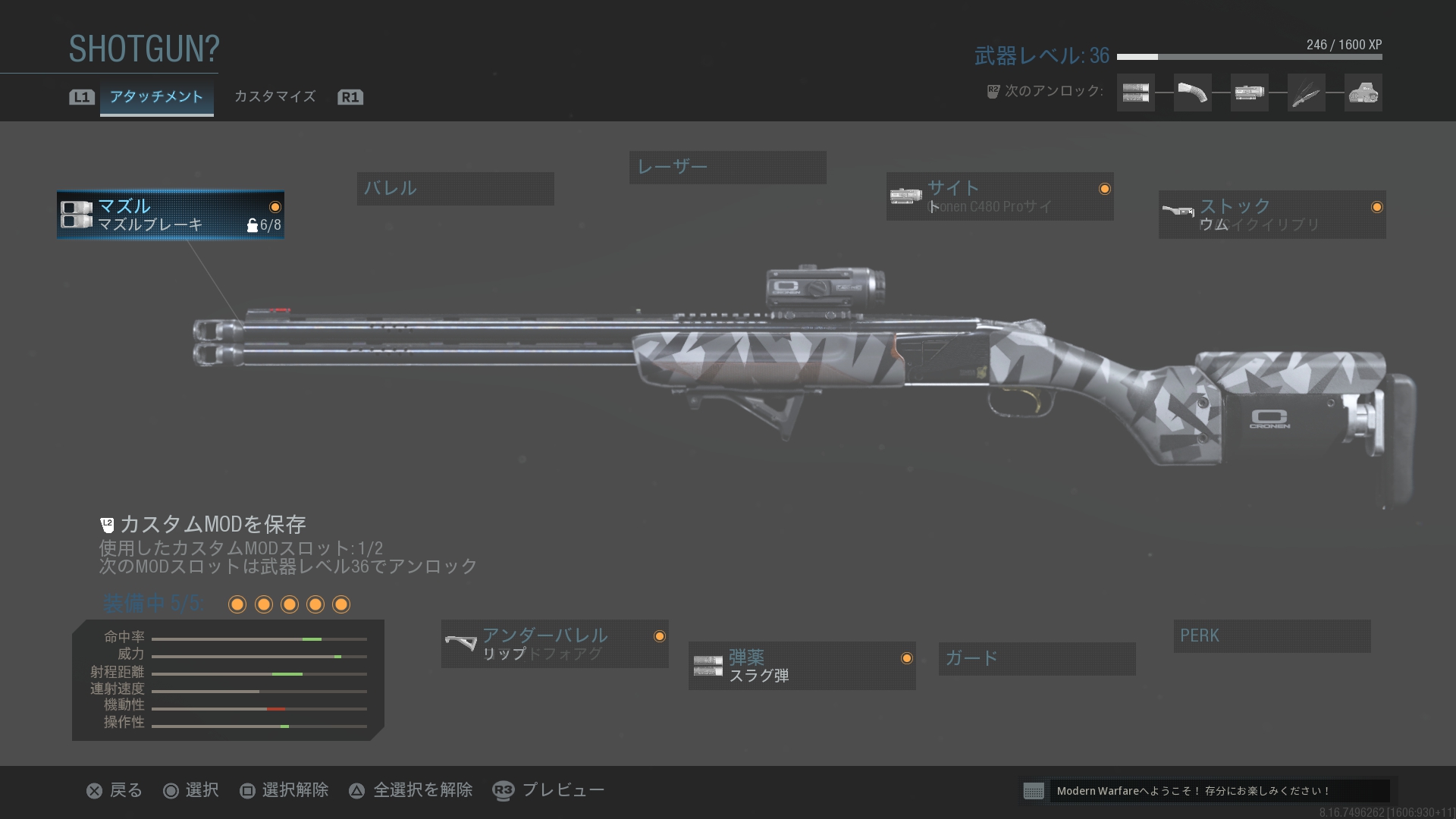The image size is (1456, 819).
Task: View the holographic sight unlock icon
Action: click(x=1363, y=93)
